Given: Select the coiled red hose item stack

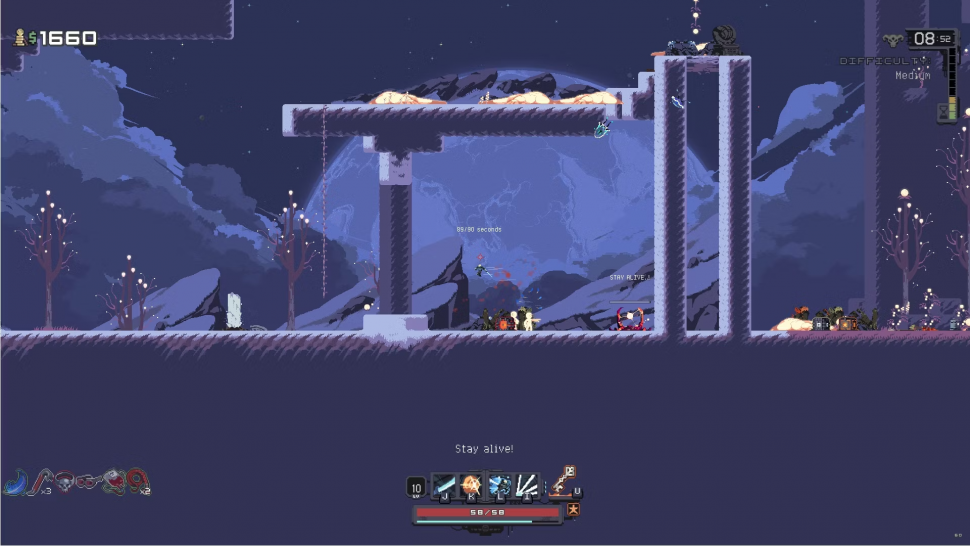Looking at the screenshot, I should (x=136, y=482).
